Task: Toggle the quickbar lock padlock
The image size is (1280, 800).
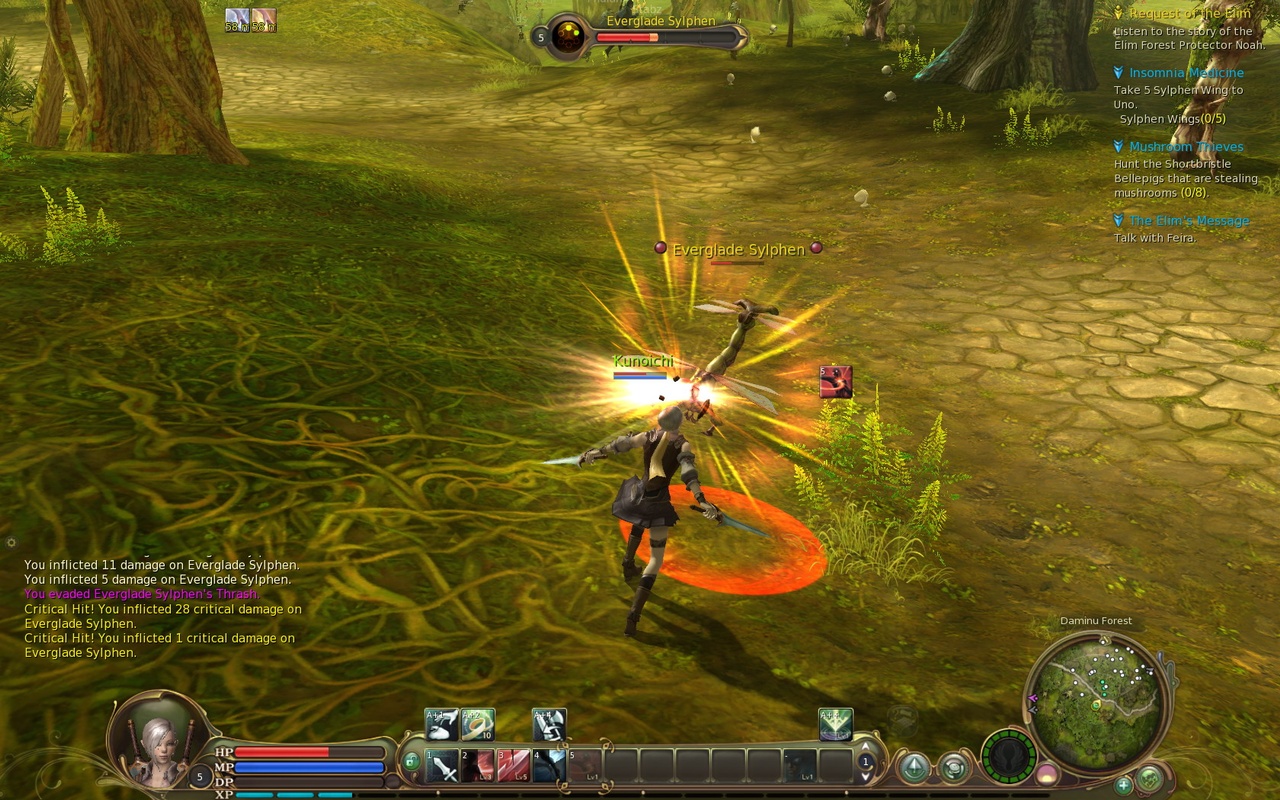Action: [x=411, y=760]
